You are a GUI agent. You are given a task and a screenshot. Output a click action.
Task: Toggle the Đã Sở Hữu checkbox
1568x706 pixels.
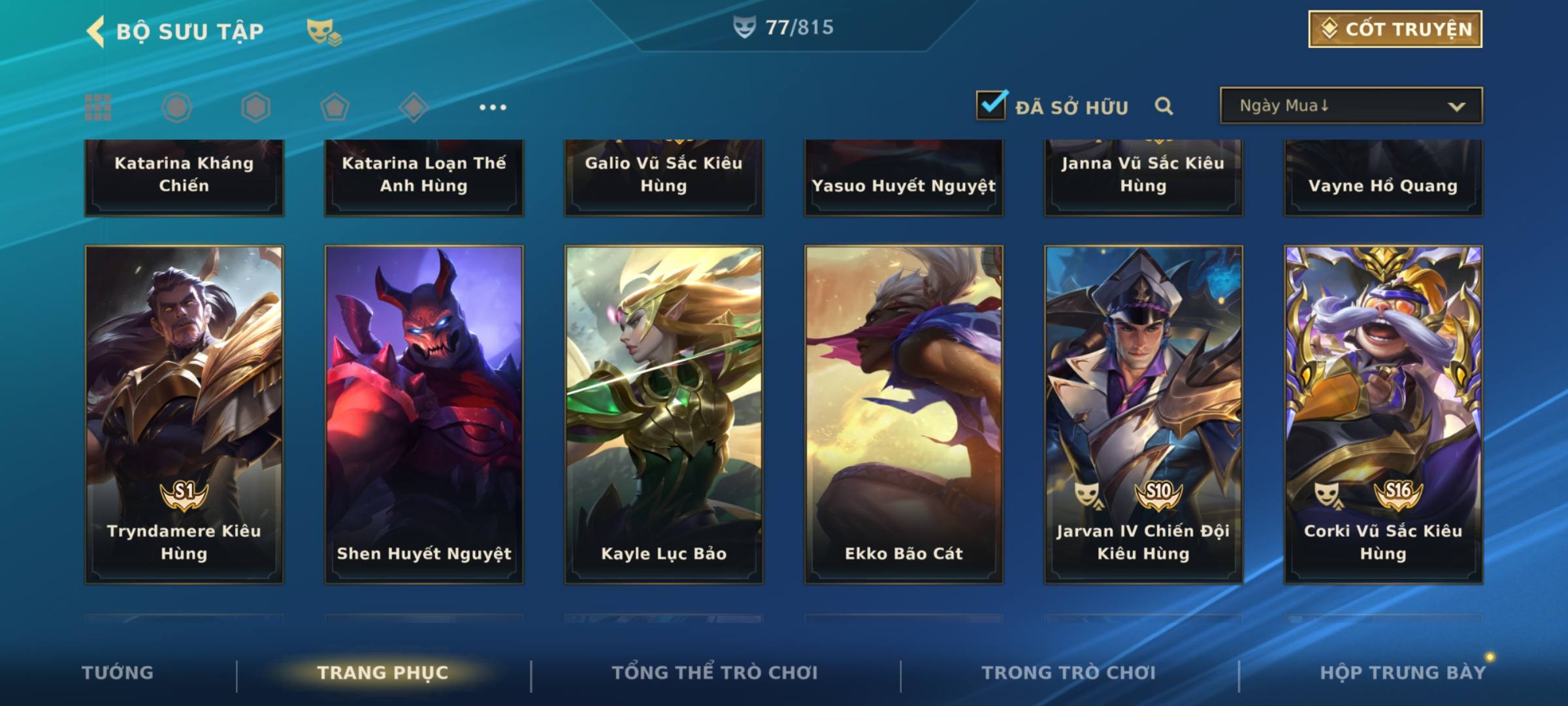(x=991, y=105)
